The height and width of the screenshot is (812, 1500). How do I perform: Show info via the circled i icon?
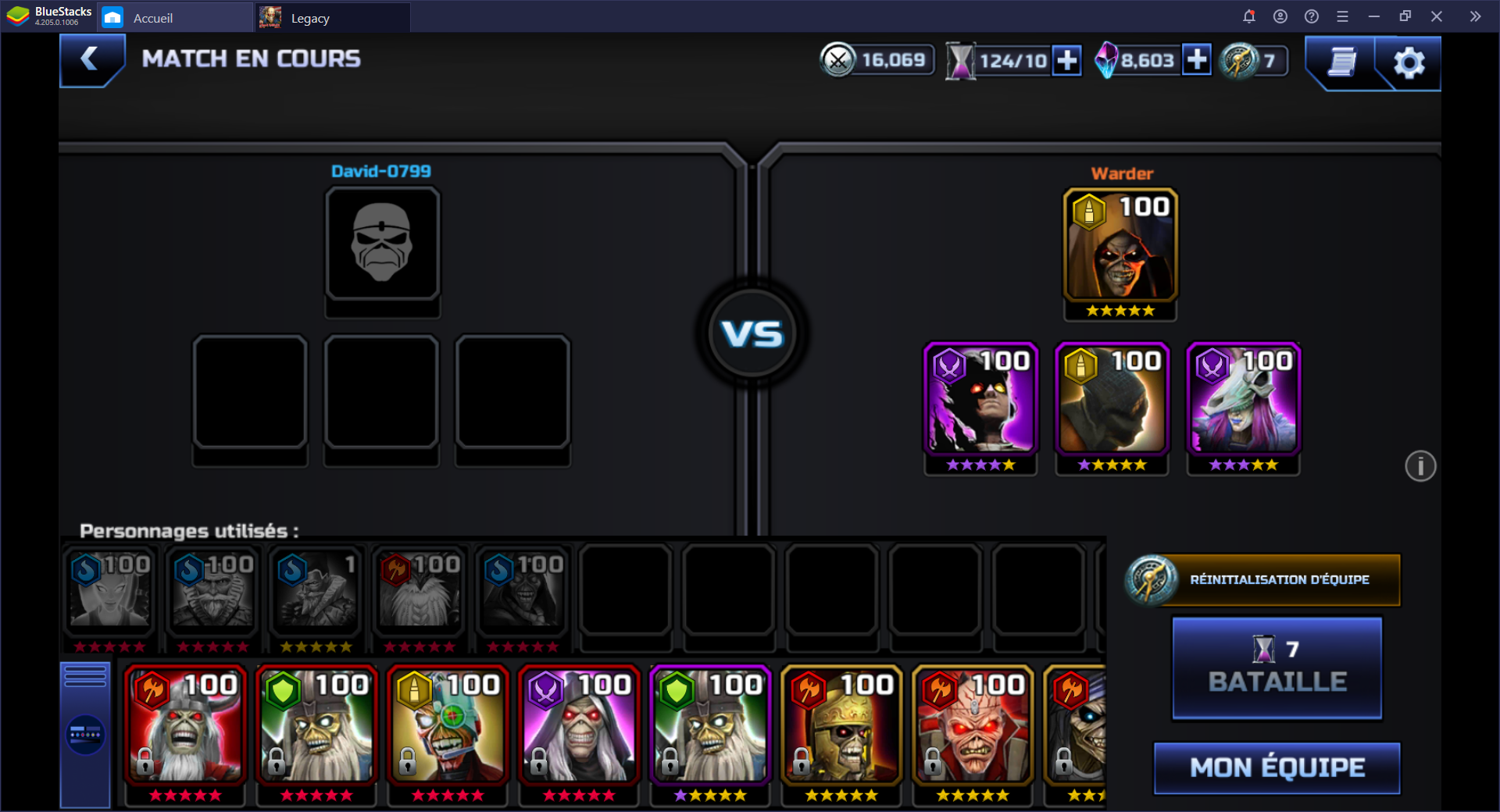[x=1420, y=467]
